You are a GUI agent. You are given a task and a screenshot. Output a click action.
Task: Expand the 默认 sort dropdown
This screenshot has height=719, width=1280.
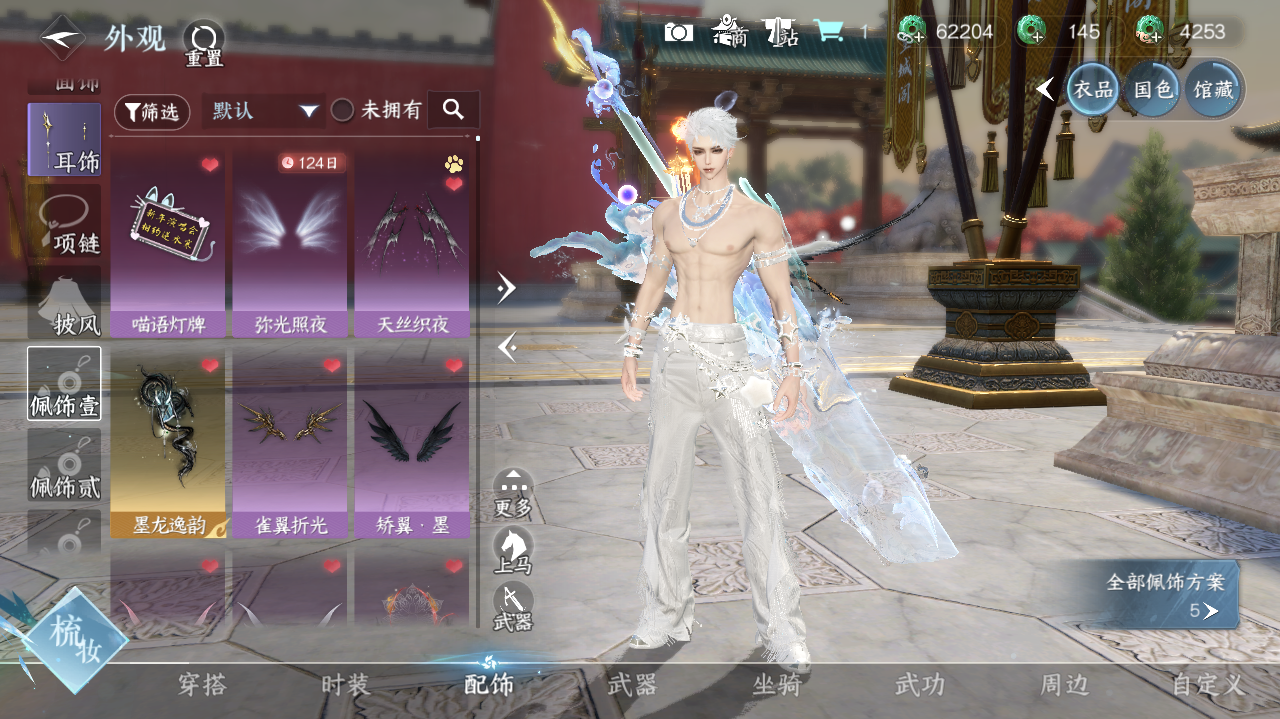pos(264,111)
